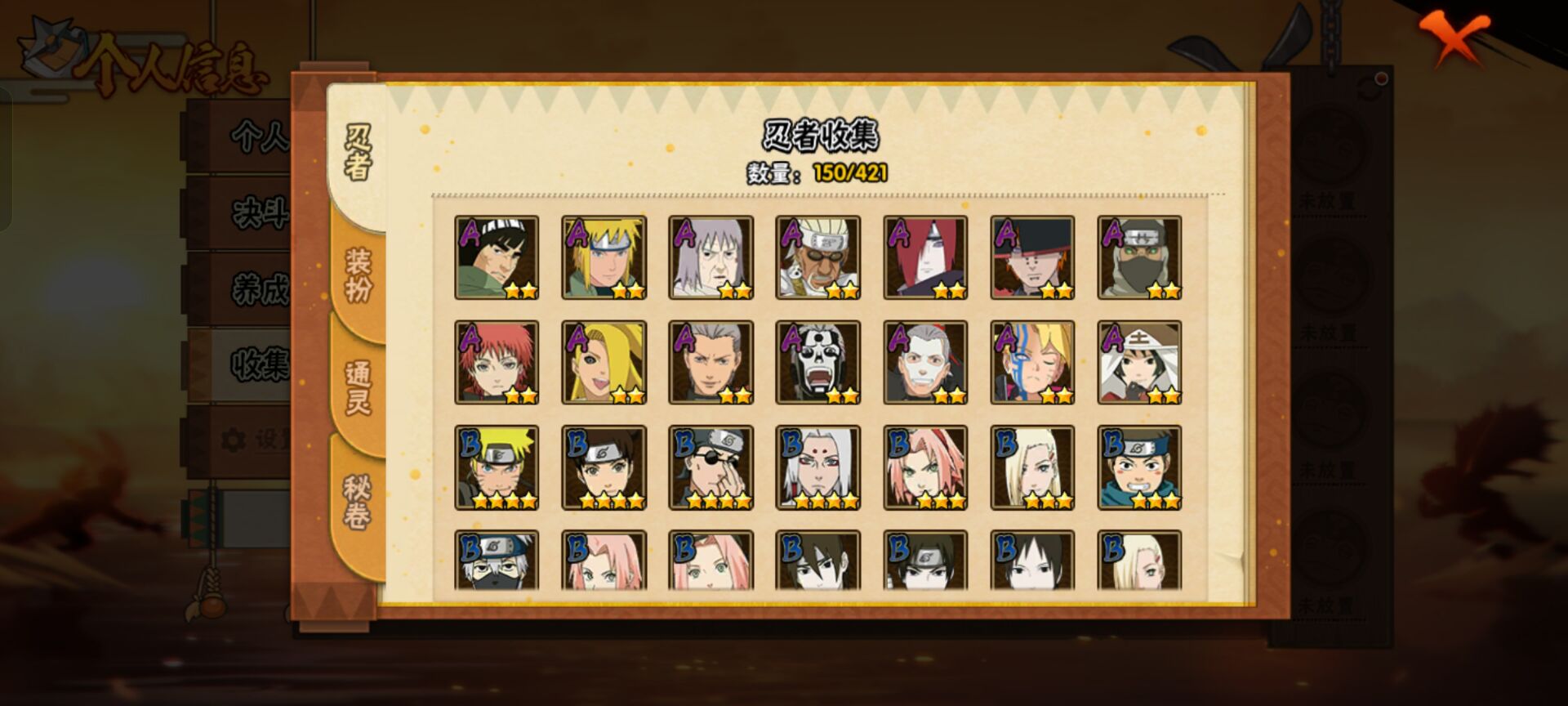The width and height of the screenshot is (1568, 706).
Task: Open the 通灵 summoning tab
Action: tap(359, 387)
